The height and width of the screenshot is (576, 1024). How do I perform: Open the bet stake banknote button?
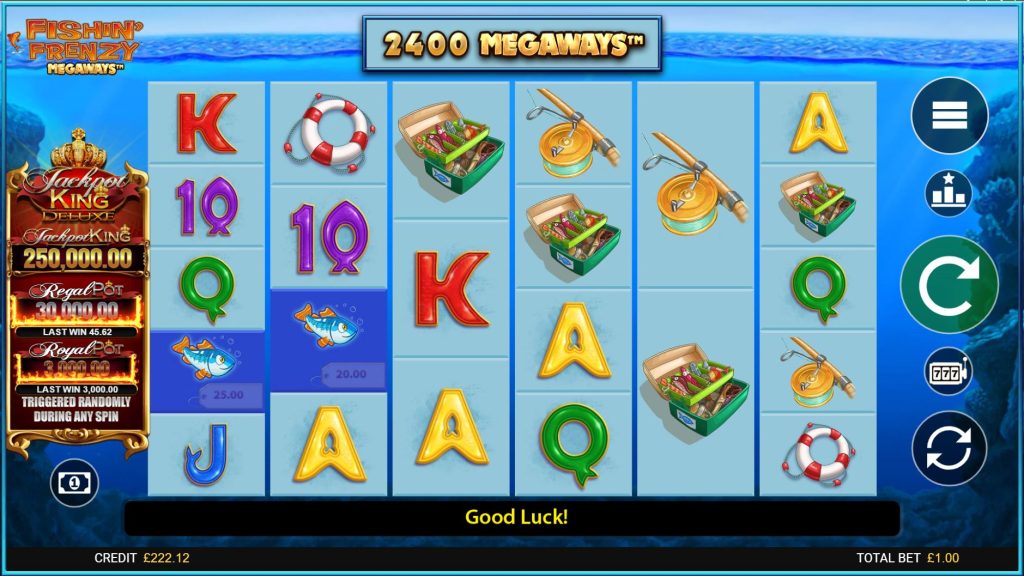click(76, 483)
